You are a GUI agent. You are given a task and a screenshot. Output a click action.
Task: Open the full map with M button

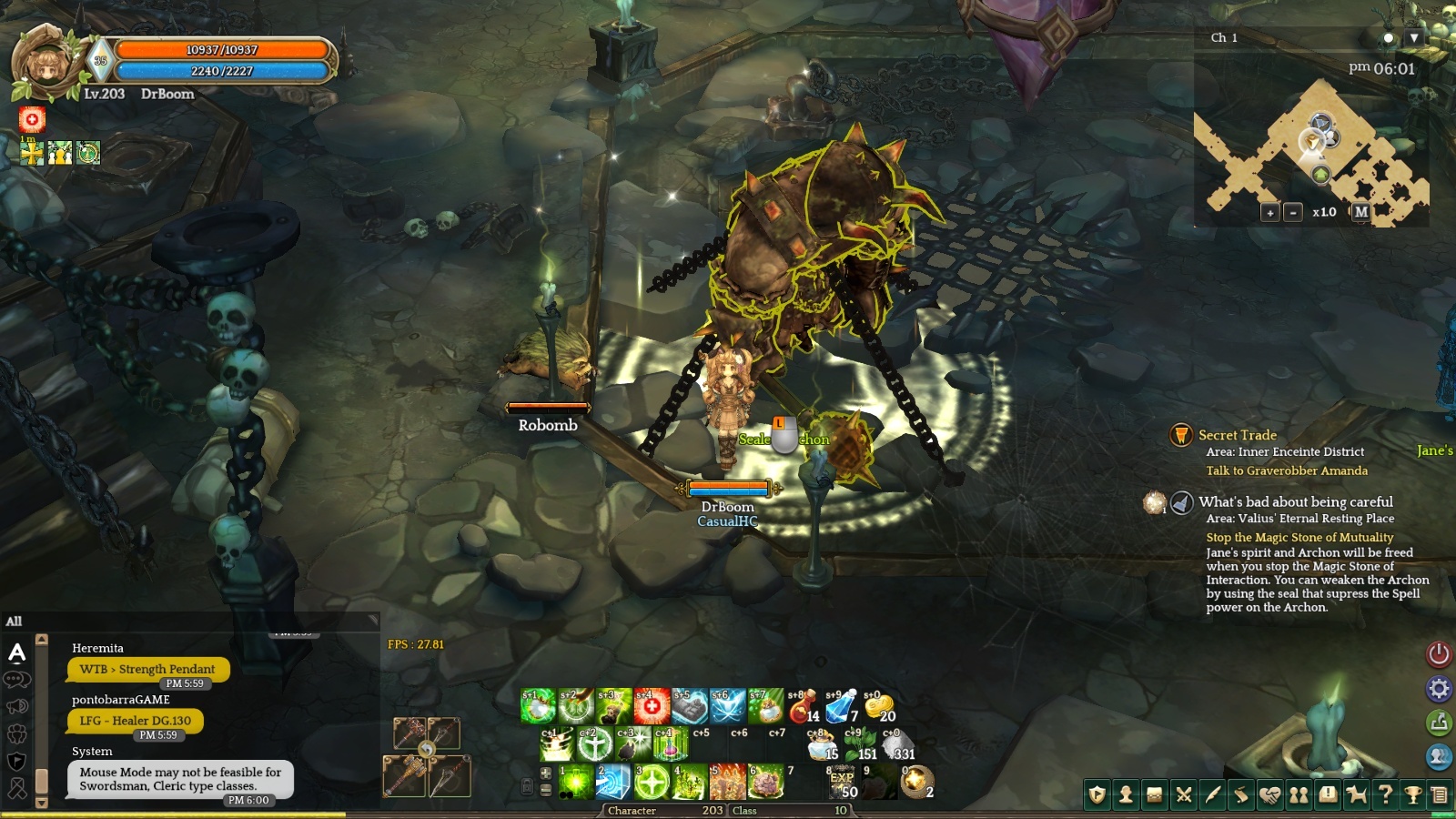1361,211
